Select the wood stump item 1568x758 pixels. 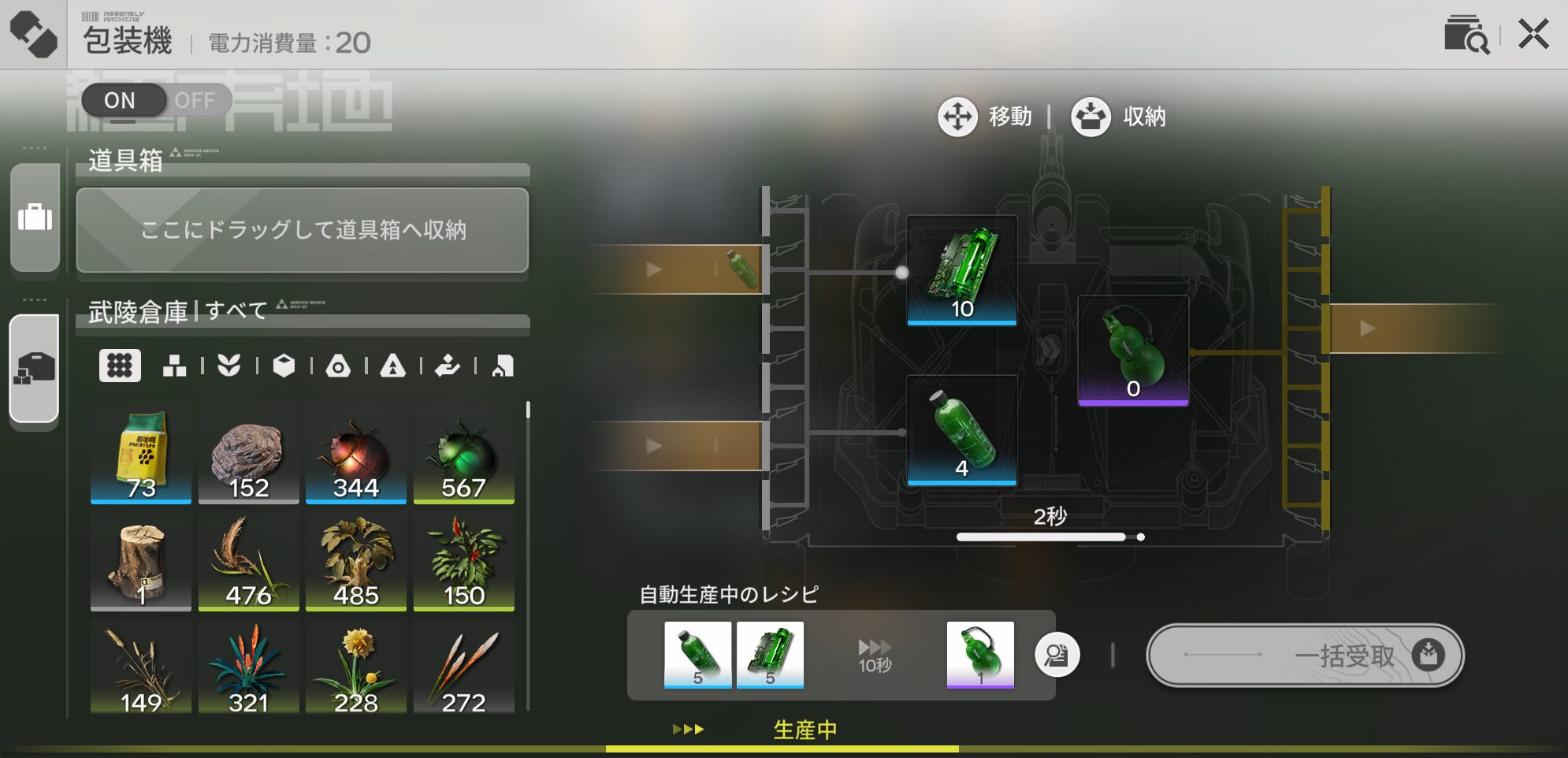point(141,561)
